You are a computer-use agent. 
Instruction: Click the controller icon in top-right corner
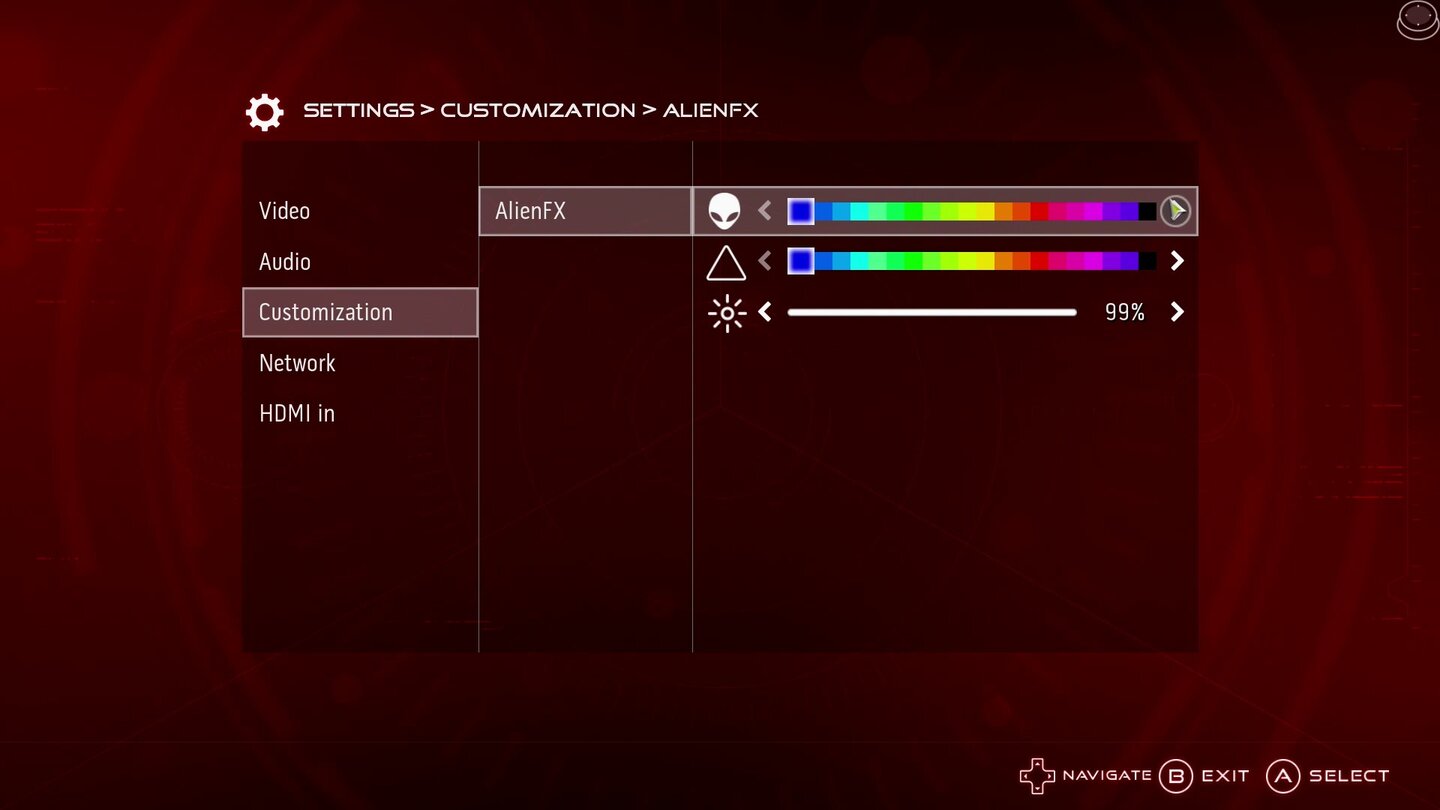pyautogui.click(x=1416, y=19)
